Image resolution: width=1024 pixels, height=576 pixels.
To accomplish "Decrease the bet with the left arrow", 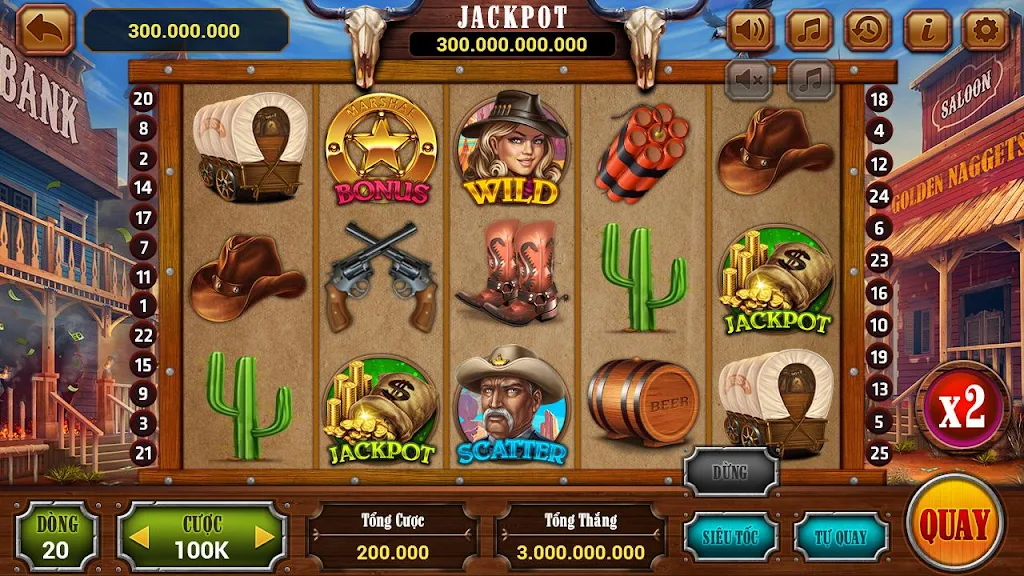I will coord(140,537).
